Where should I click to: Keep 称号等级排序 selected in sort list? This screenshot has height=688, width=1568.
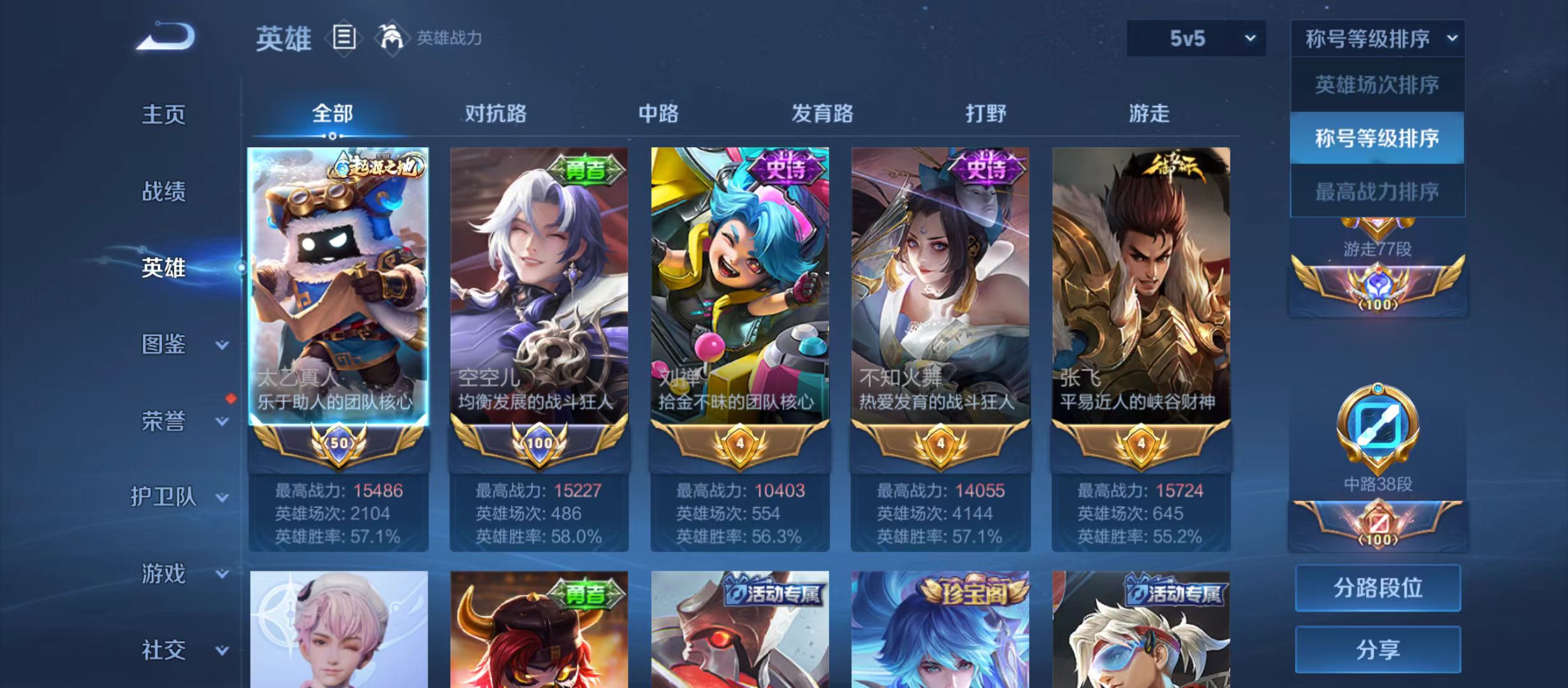point(1377,137)
